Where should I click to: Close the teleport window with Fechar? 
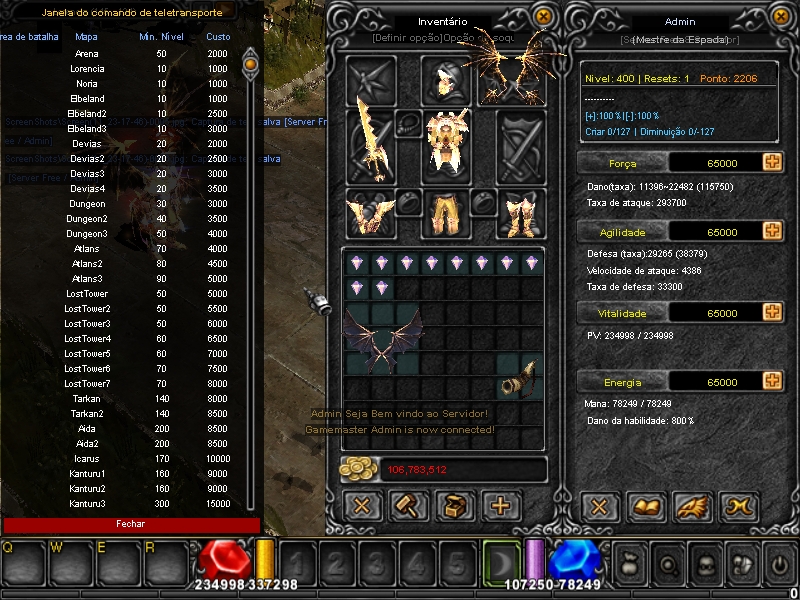click(131, 523)
